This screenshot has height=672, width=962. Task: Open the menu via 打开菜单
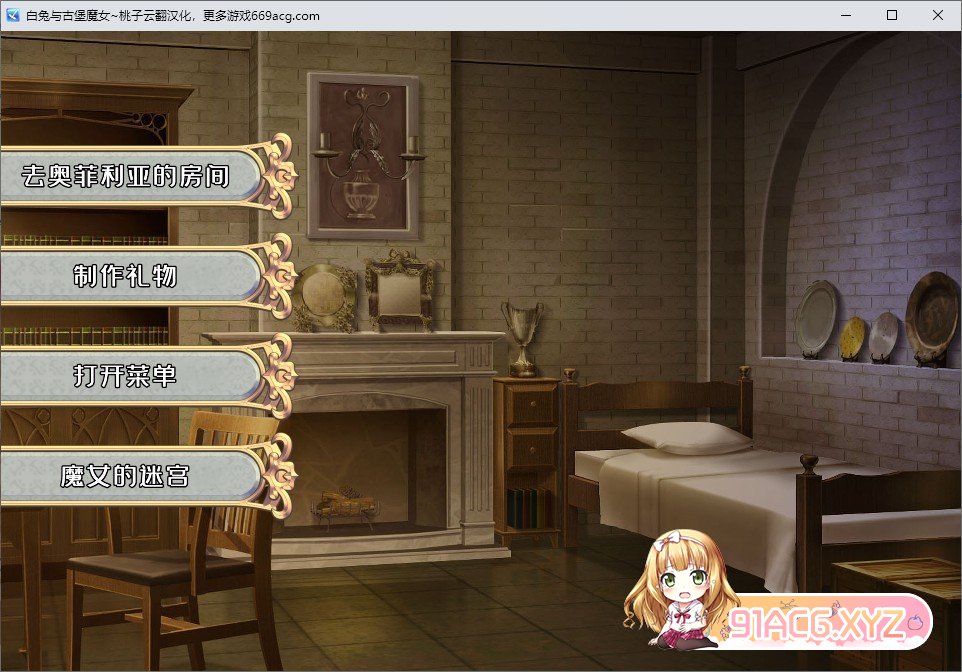[x=127, y=376]
